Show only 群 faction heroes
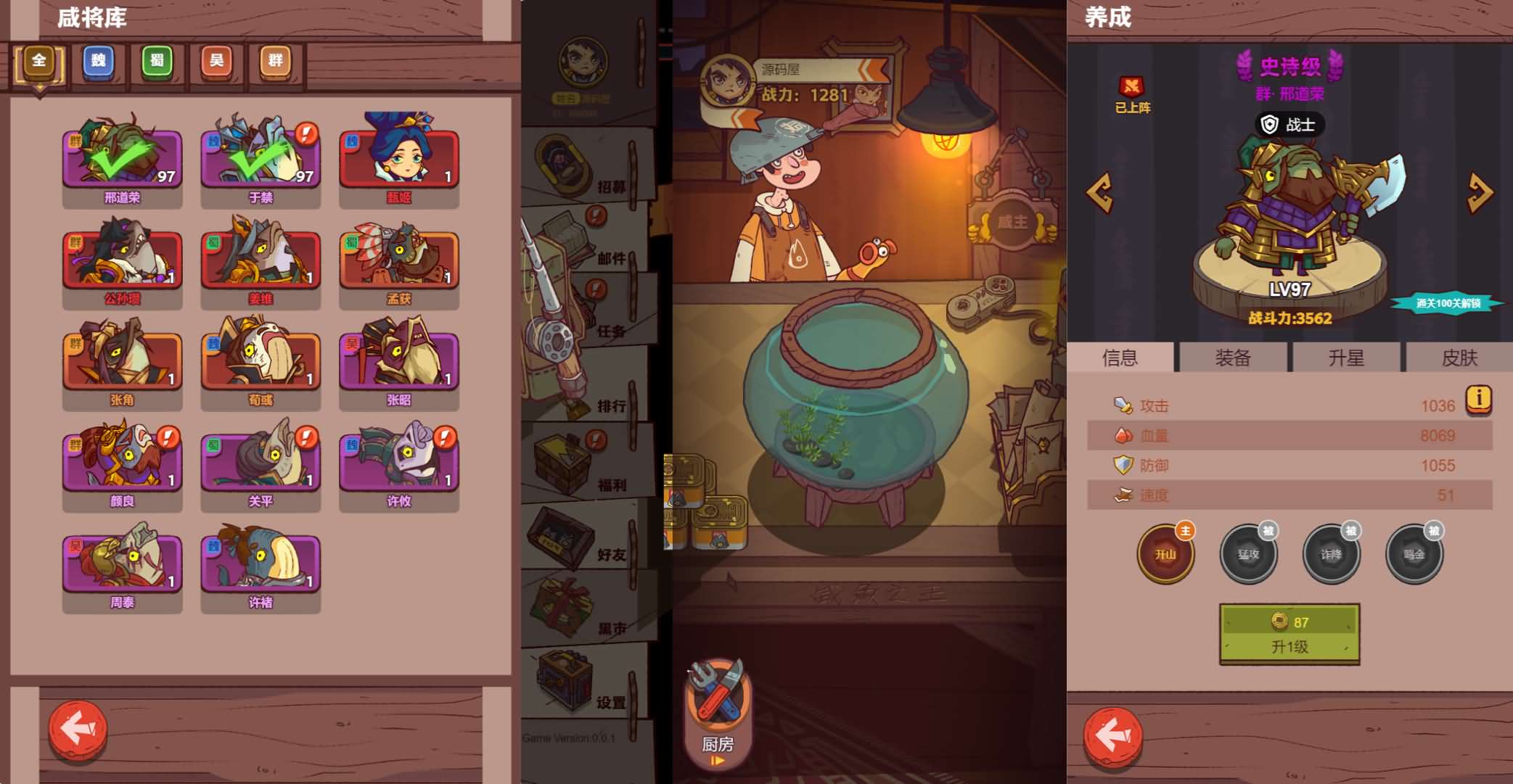The height and width of the screenshot is (784, 1513). coord(276,62)
